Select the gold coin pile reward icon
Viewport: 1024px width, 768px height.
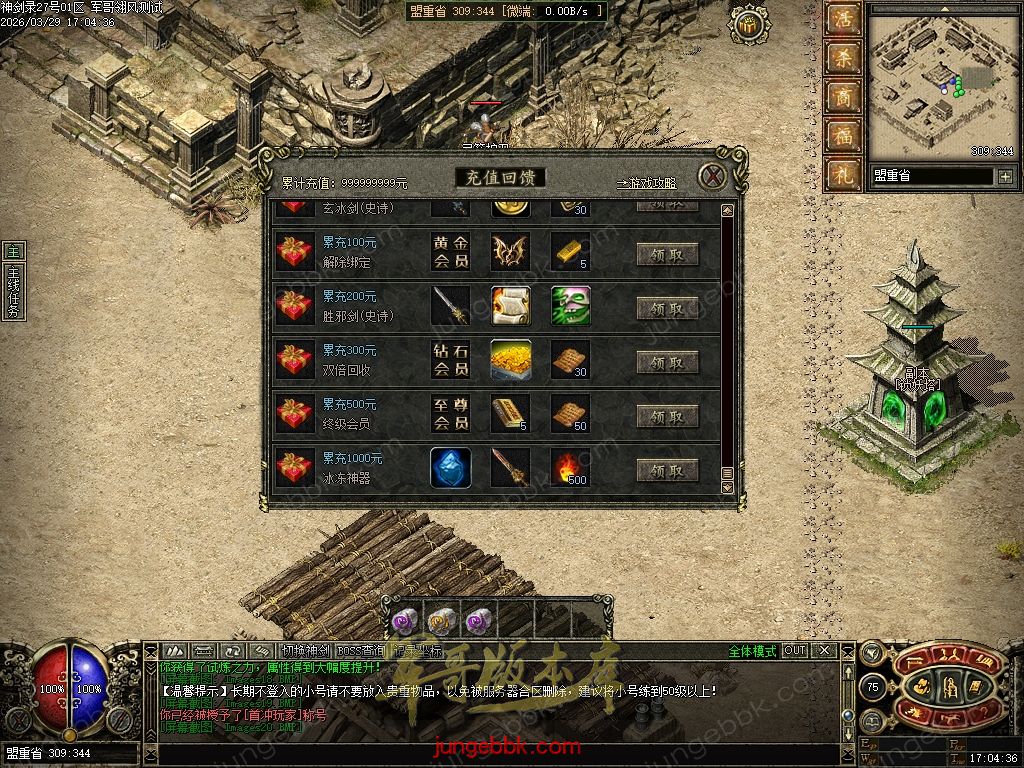pos(510,360)
